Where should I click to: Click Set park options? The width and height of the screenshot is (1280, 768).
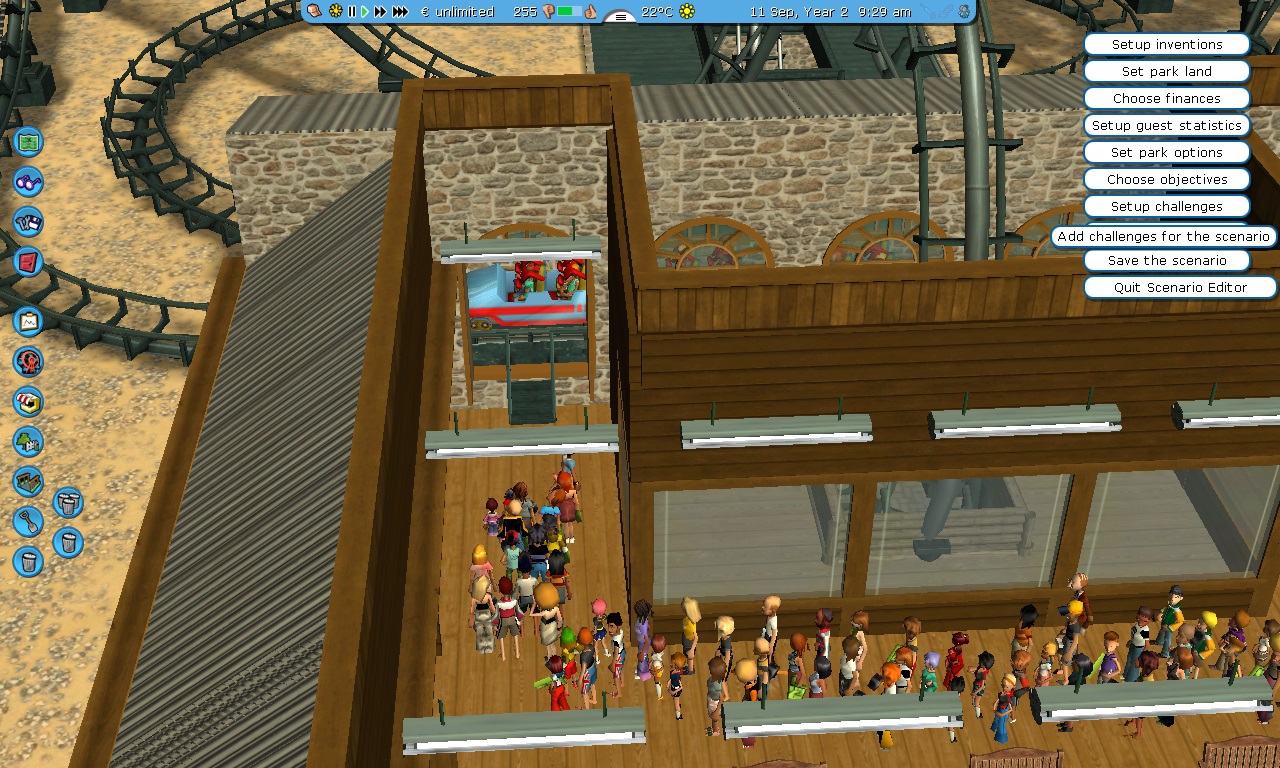click(1166, 153)
